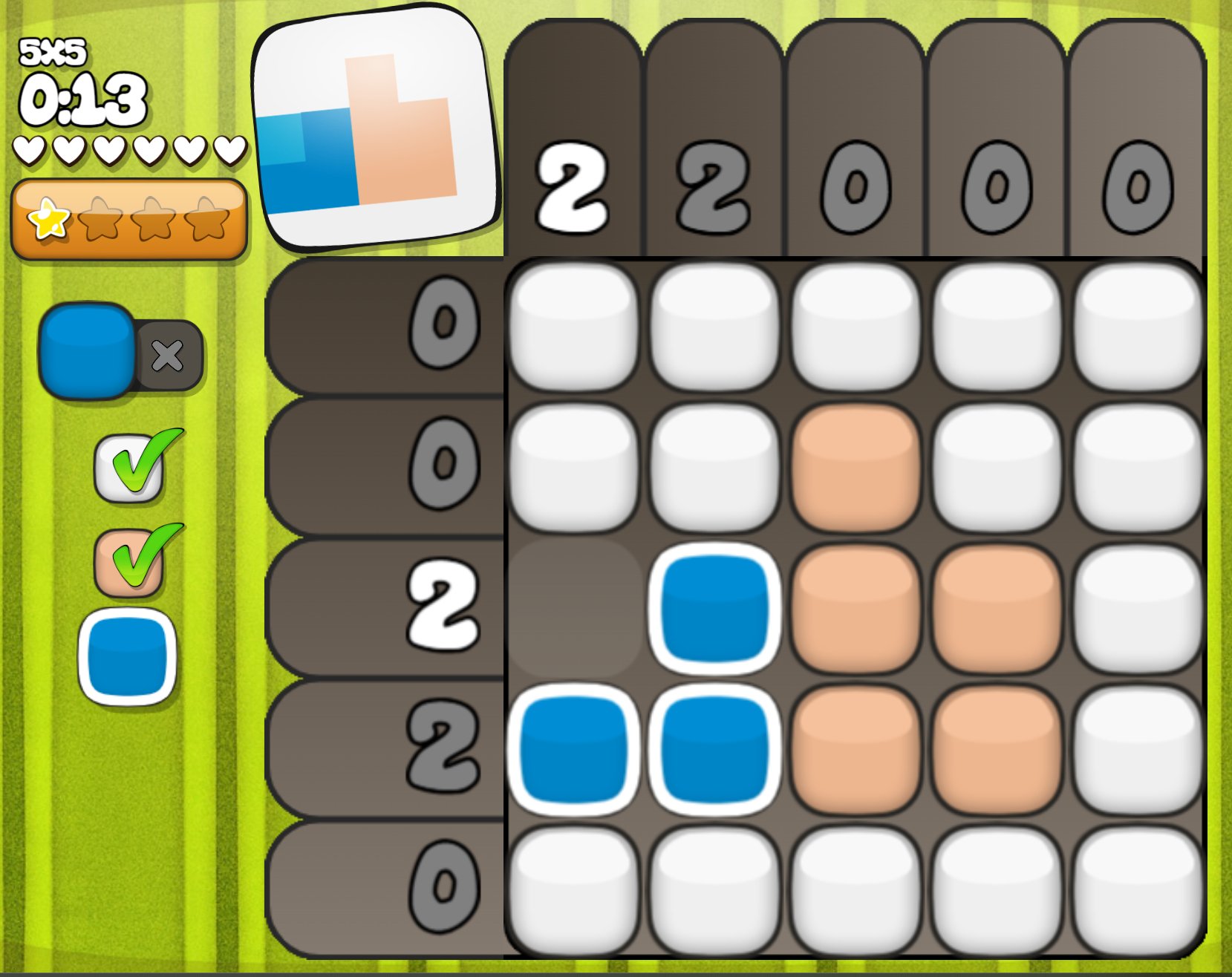Choose the peach color swatch with checkmark
Image resolution: width=1232 pixels, height=977 pixels.
click(128, 562)
